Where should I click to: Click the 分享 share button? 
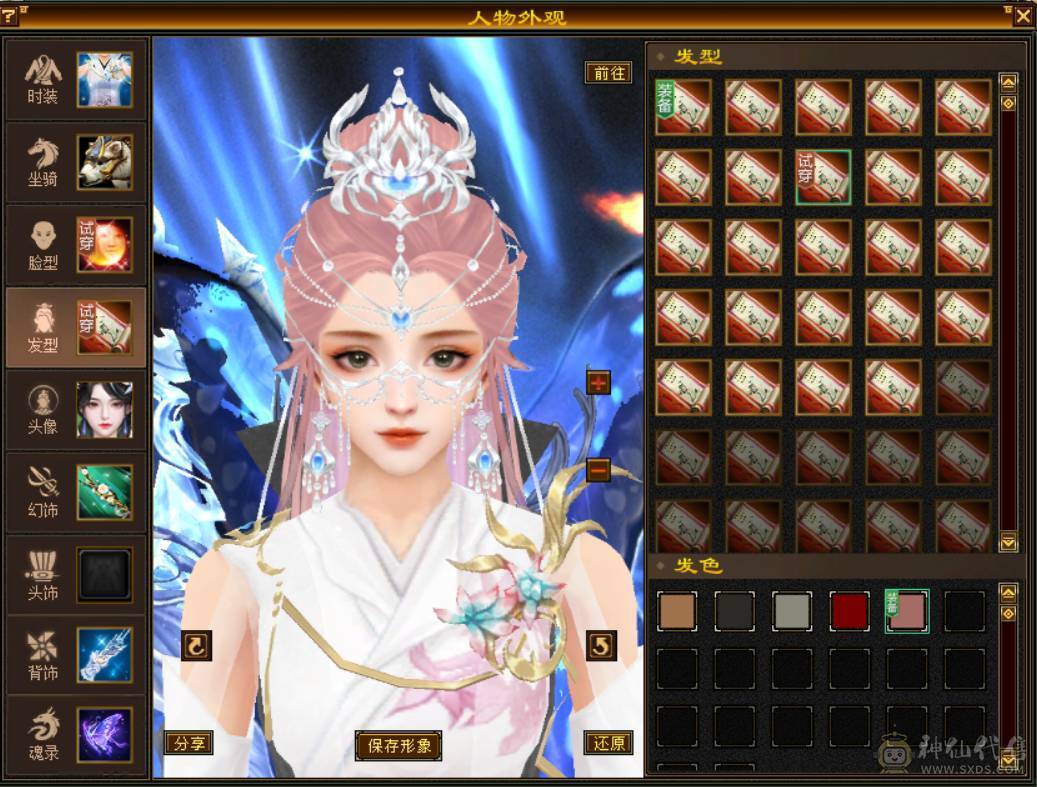pos(188,743)
